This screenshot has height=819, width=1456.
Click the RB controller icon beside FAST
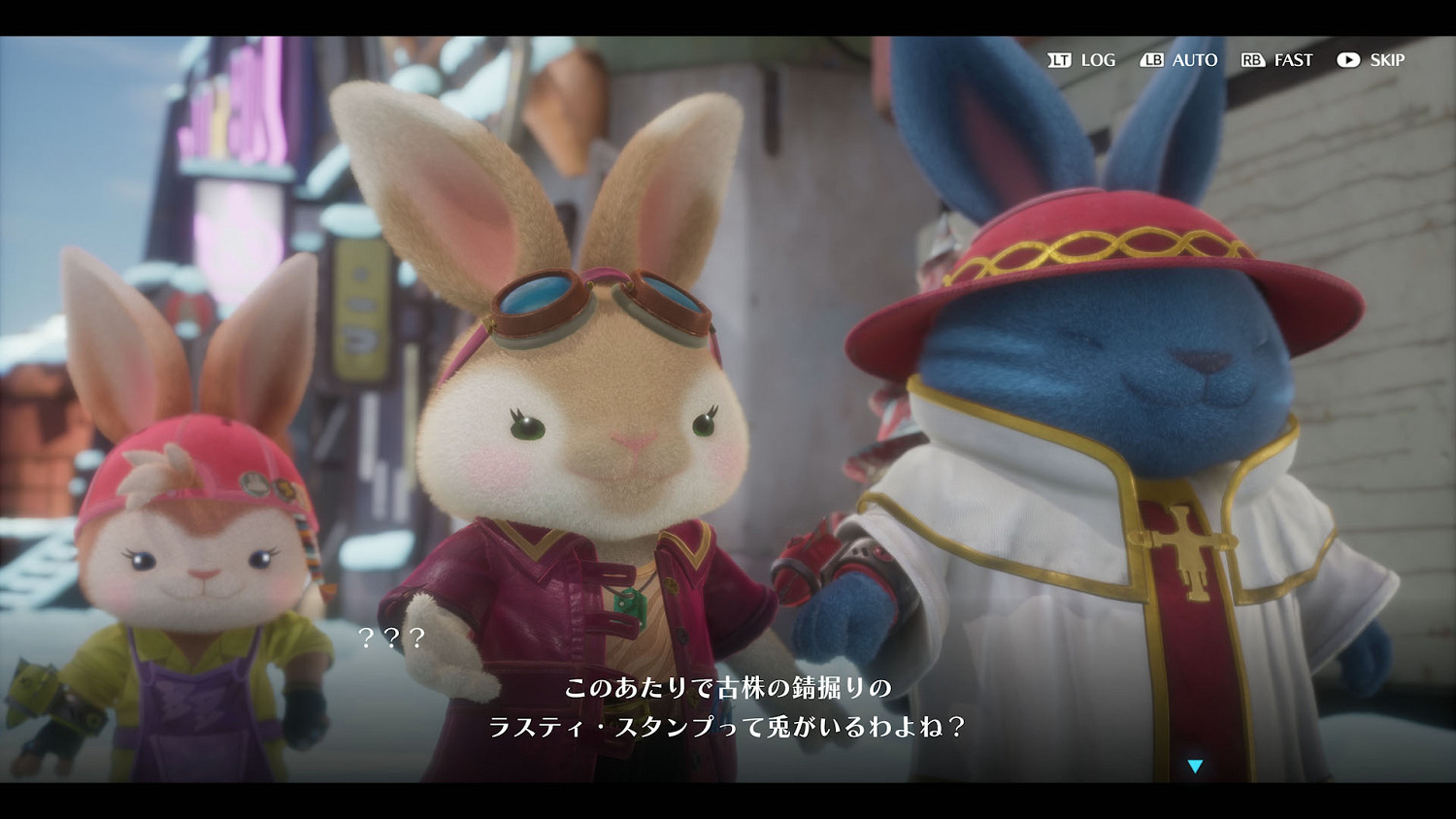[x=1256, y=60]
